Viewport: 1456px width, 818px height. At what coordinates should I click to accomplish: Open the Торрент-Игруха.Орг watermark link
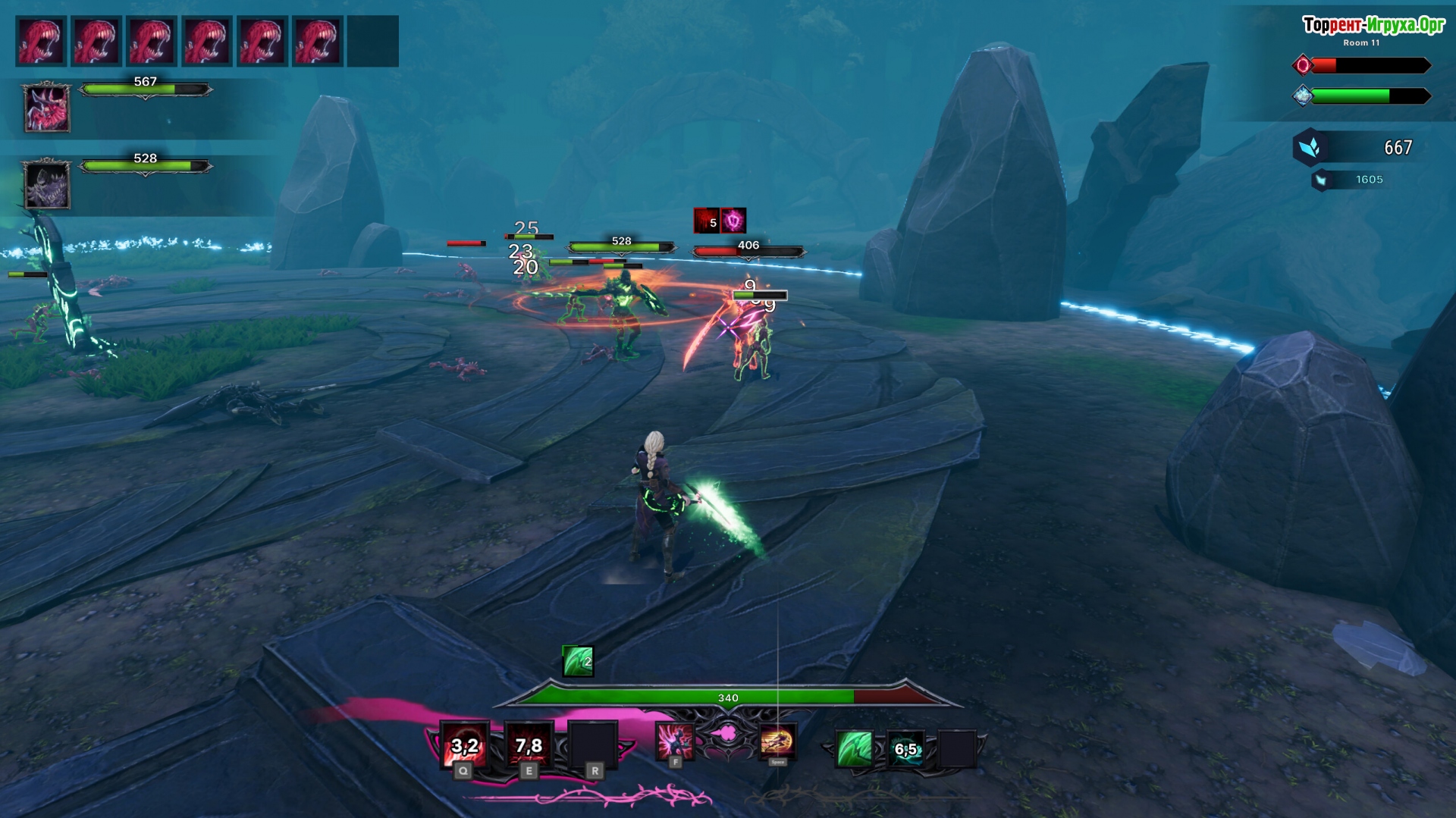(x=1373, y=25)
